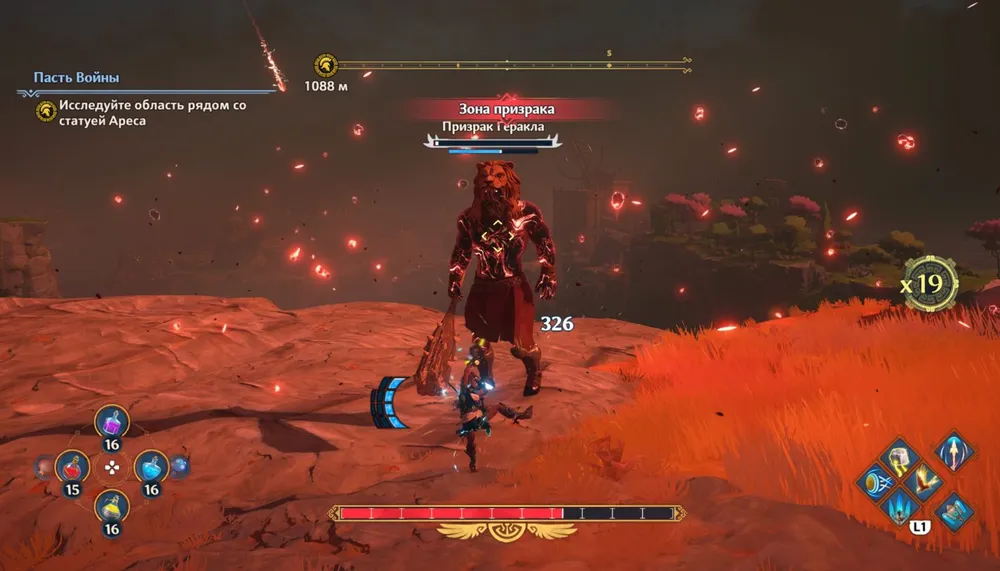
Task: Activate the blue ground spikes ability
Action: 898,508
